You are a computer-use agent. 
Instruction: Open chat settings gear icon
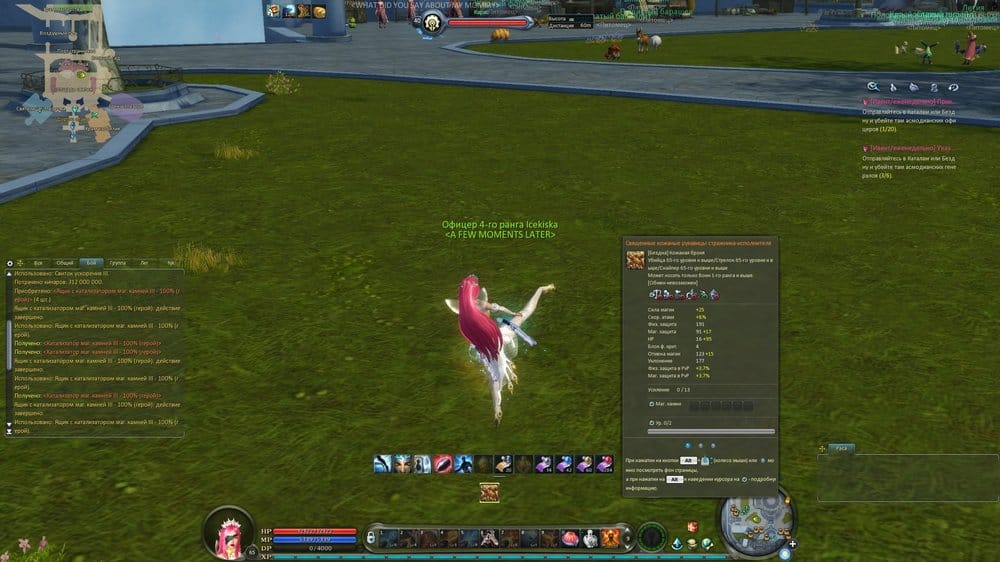pyautogui.click(x=10, y=262)
